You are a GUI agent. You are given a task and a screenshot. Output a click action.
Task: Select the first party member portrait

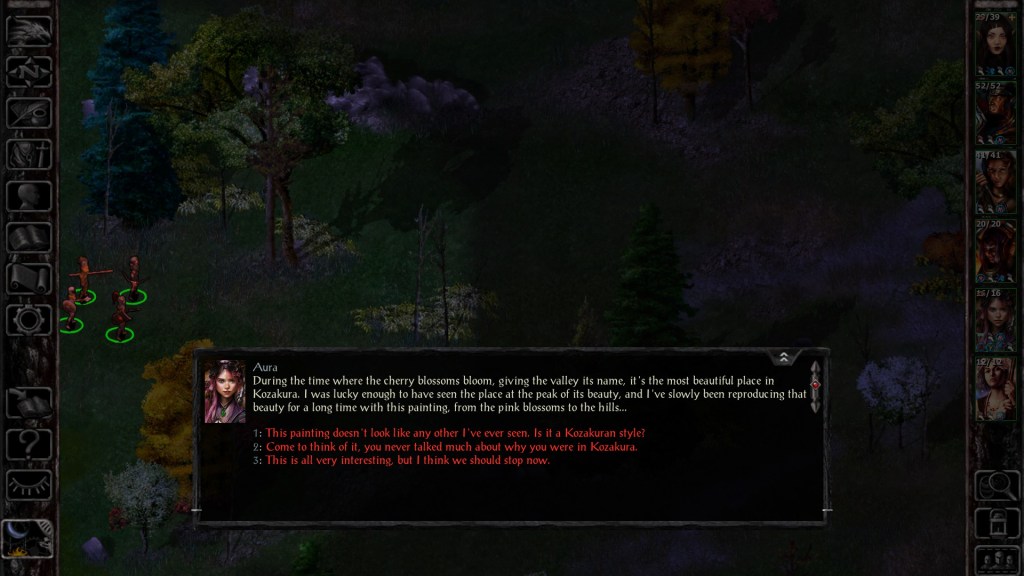(x=995, y=46)
